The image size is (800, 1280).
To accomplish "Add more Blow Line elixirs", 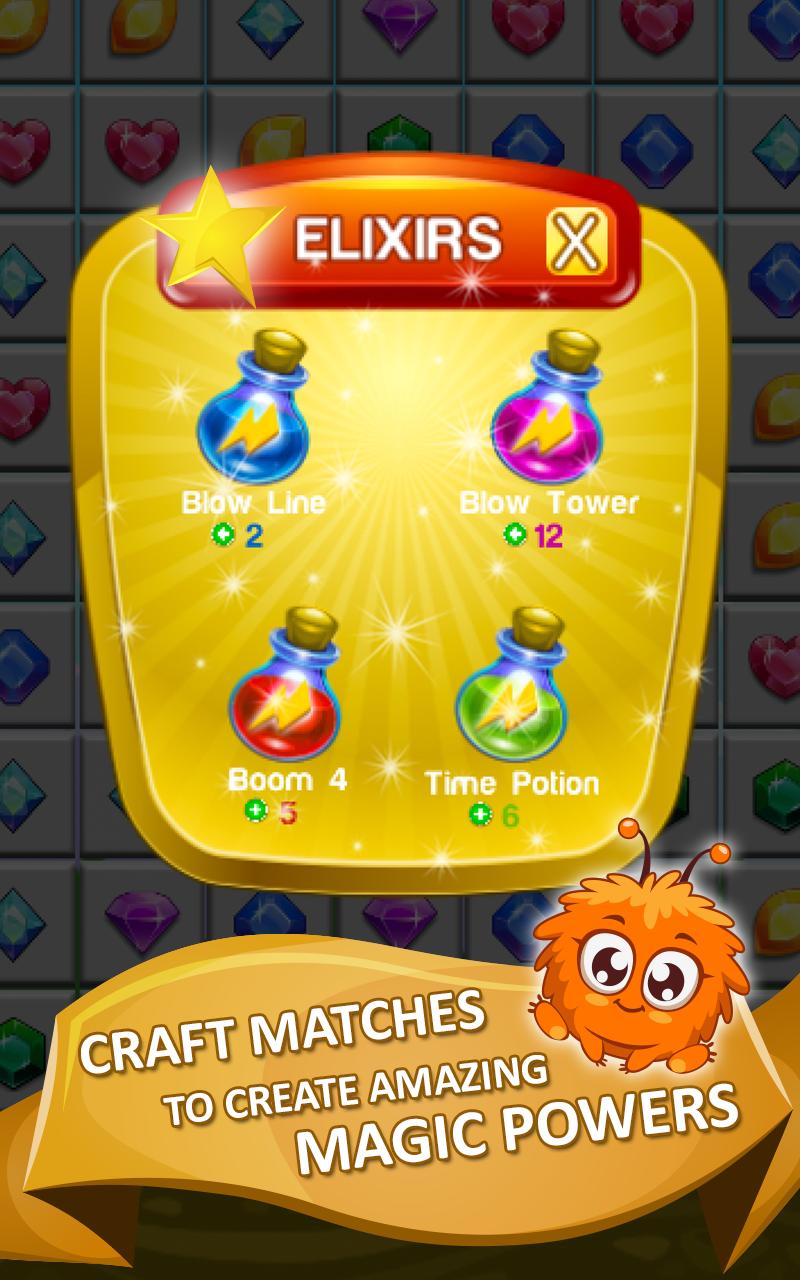I will coord(223,535).
